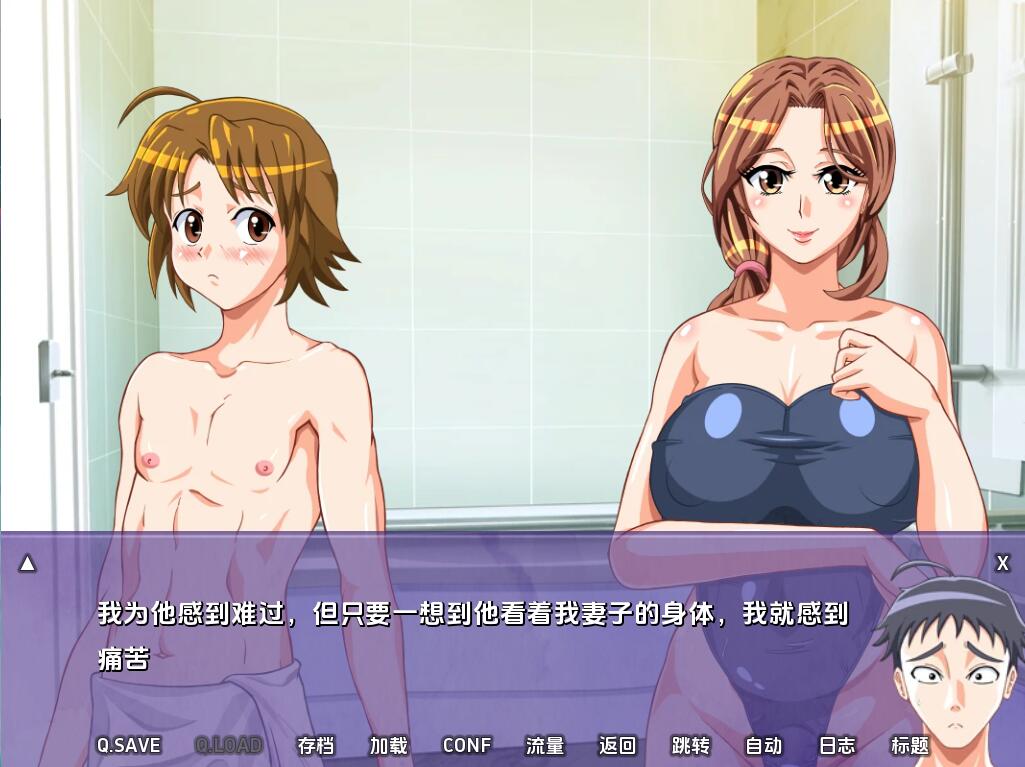The width and height of the screenshot is (1025, 767).
Task: Open the CONF settings screen
Action: click(x=466, y=745)
